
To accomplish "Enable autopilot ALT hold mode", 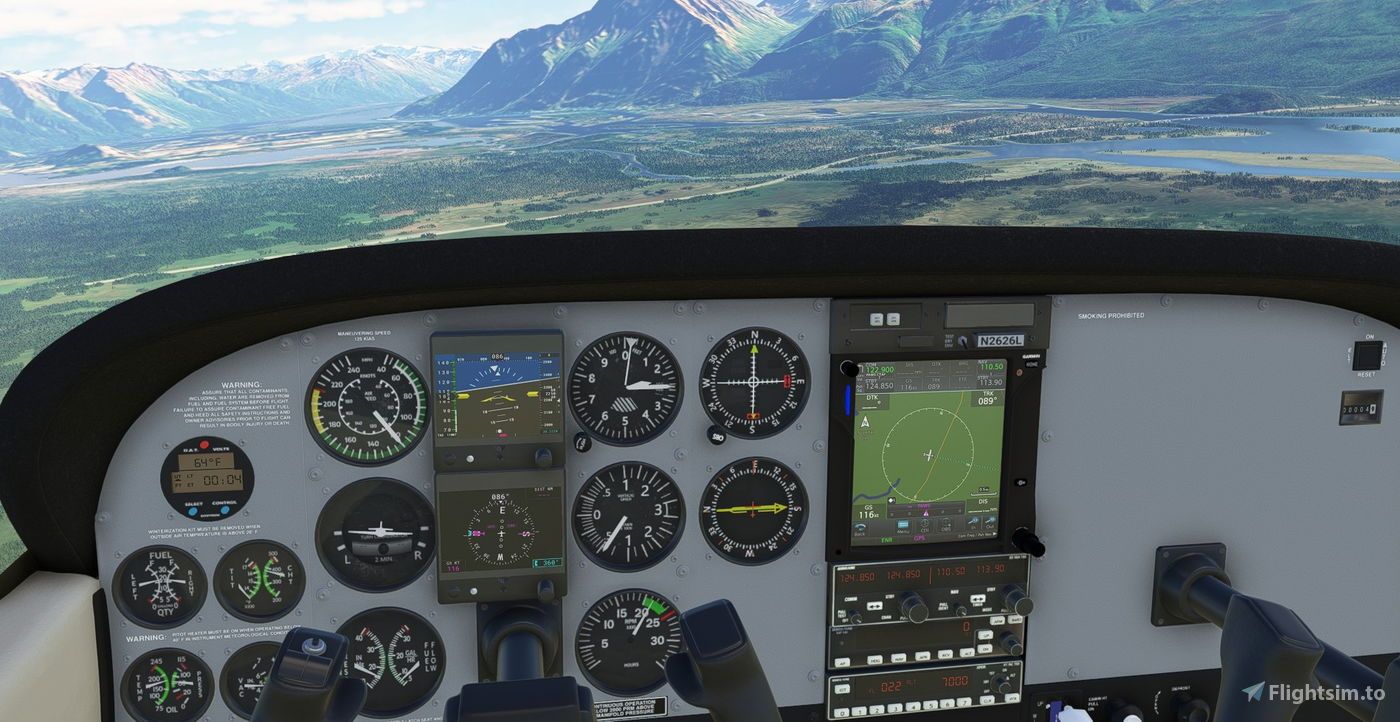I will (966, 652).
